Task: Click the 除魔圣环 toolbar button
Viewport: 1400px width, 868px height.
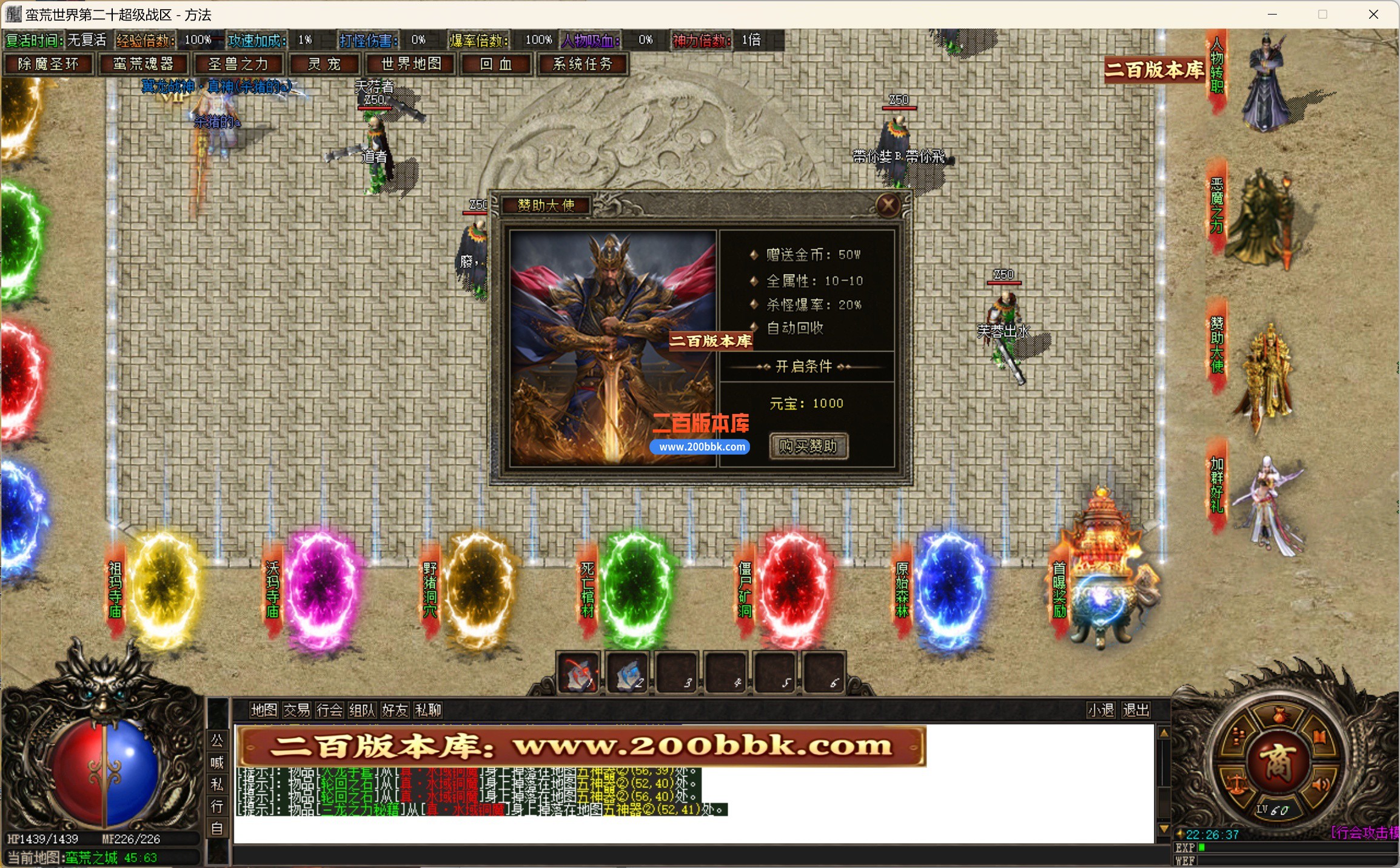Action: (49, 64)
